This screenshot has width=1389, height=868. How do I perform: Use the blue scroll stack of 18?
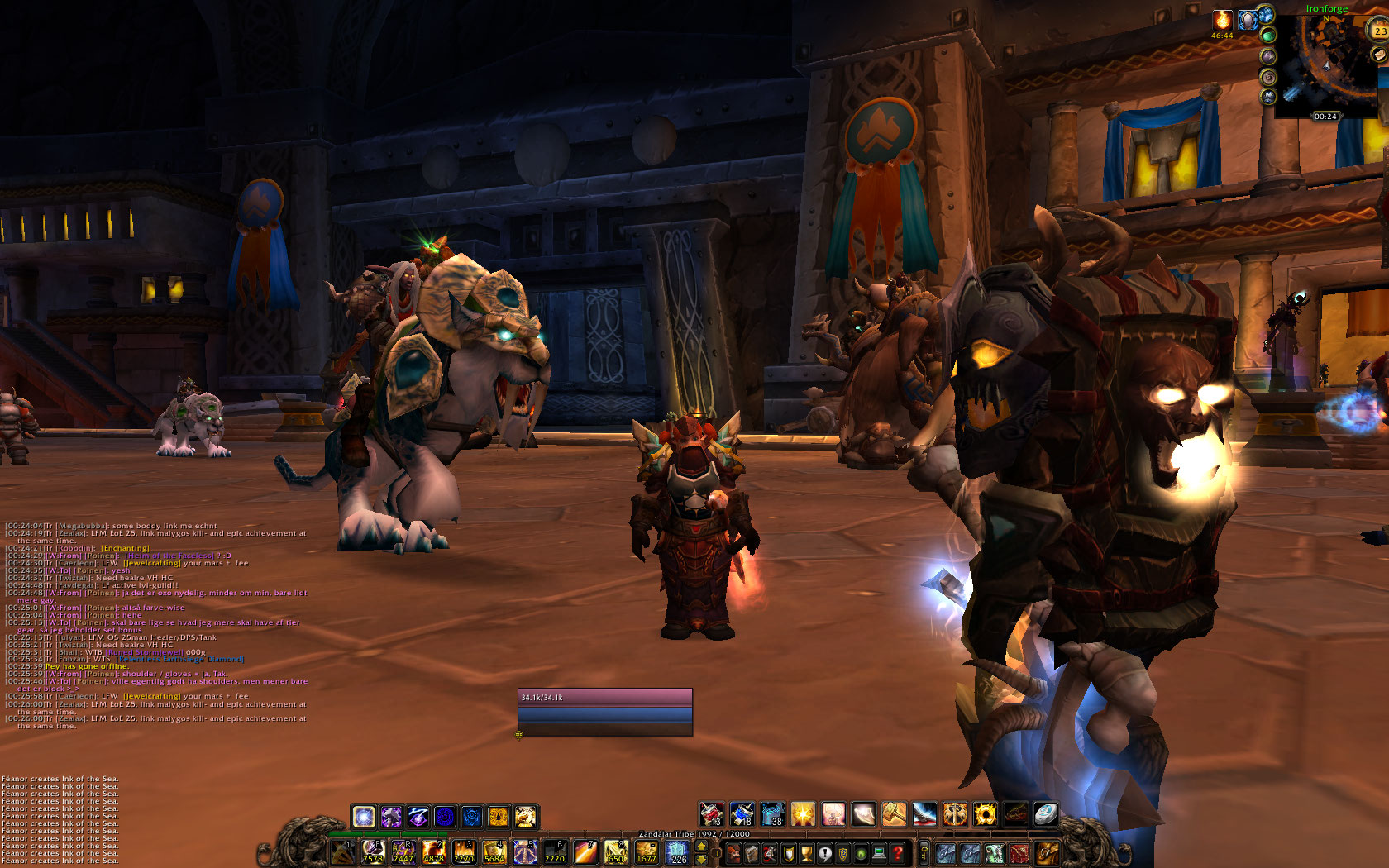point(742,814)
